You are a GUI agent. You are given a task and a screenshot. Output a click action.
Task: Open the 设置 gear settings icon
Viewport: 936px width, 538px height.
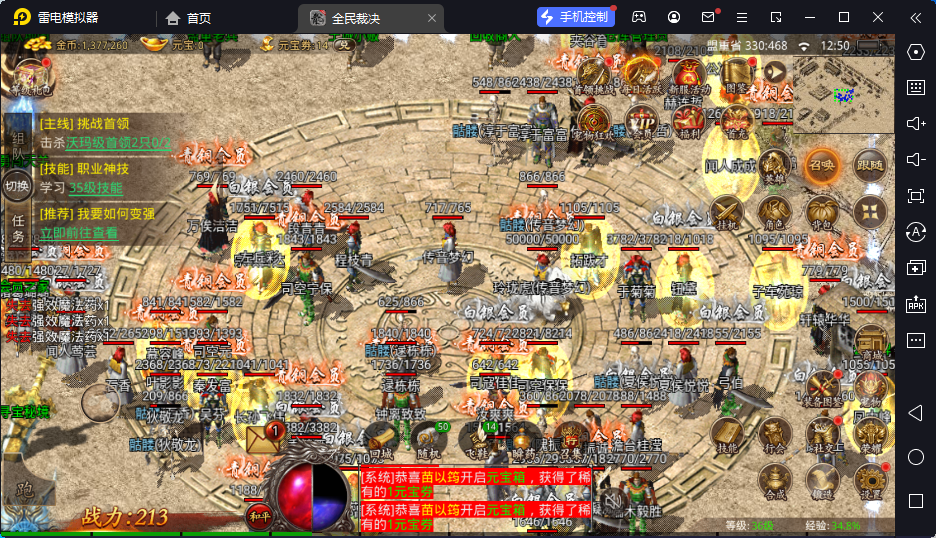(870, 481)
